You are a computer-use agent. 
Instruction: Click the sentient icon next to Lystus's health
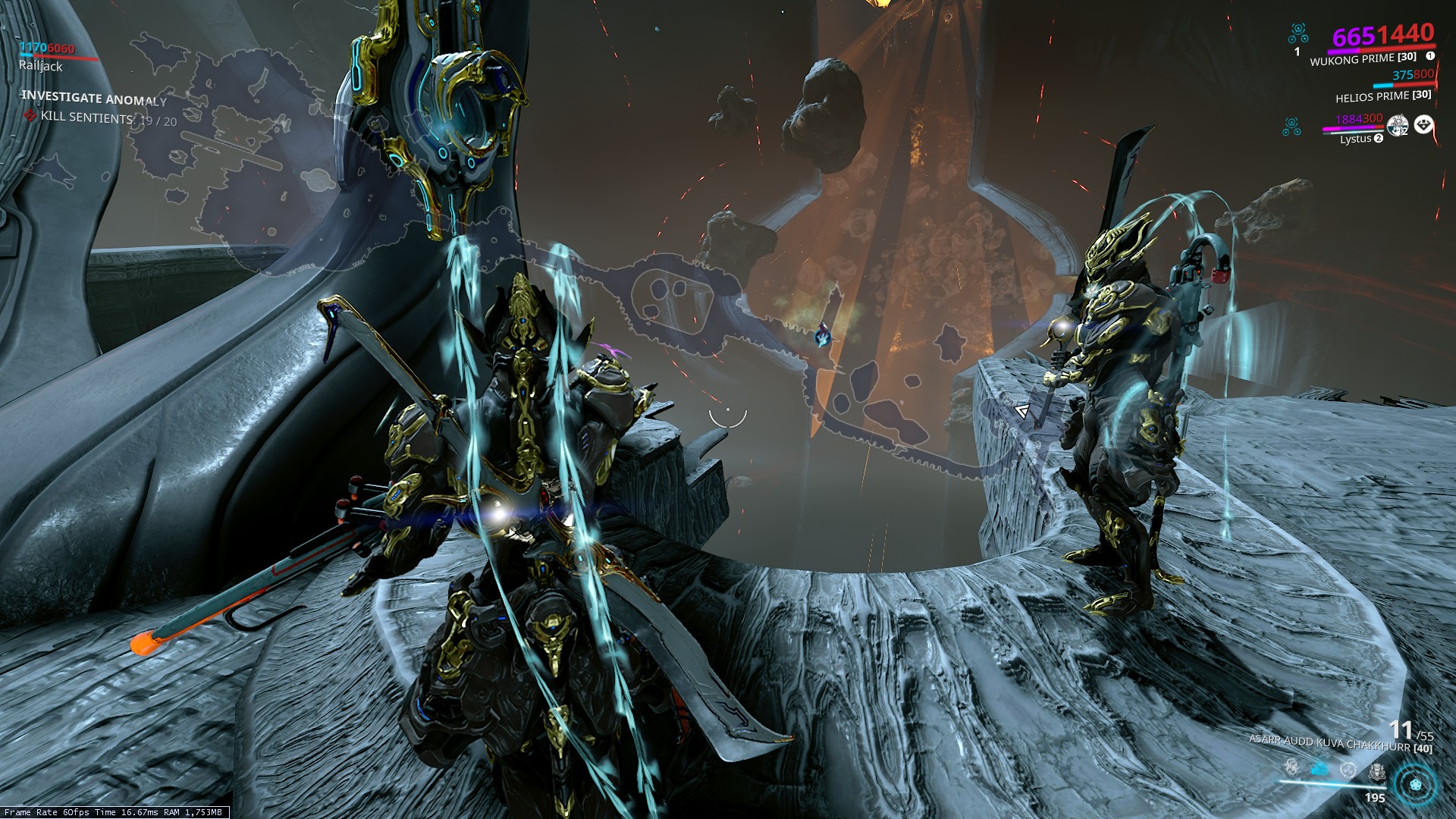1291,127
